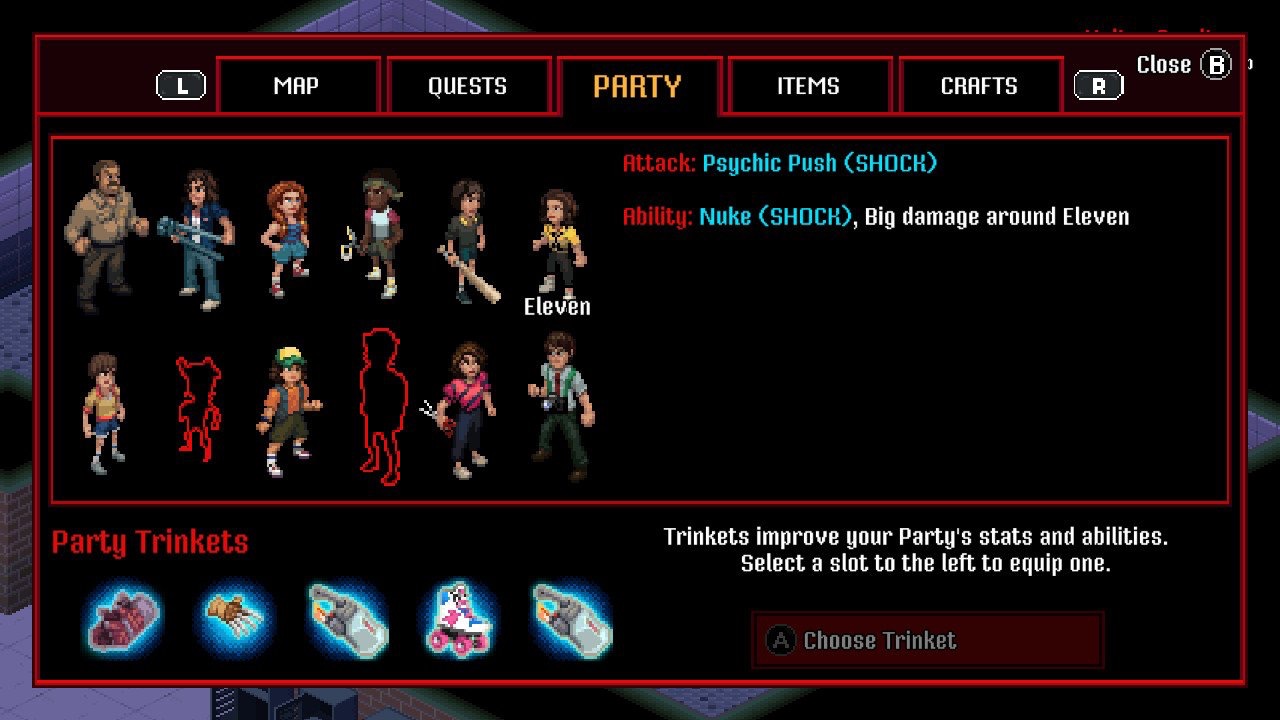Screen dimensions: 1280x720
Task: Open the Quests tab
Action: 467,86
